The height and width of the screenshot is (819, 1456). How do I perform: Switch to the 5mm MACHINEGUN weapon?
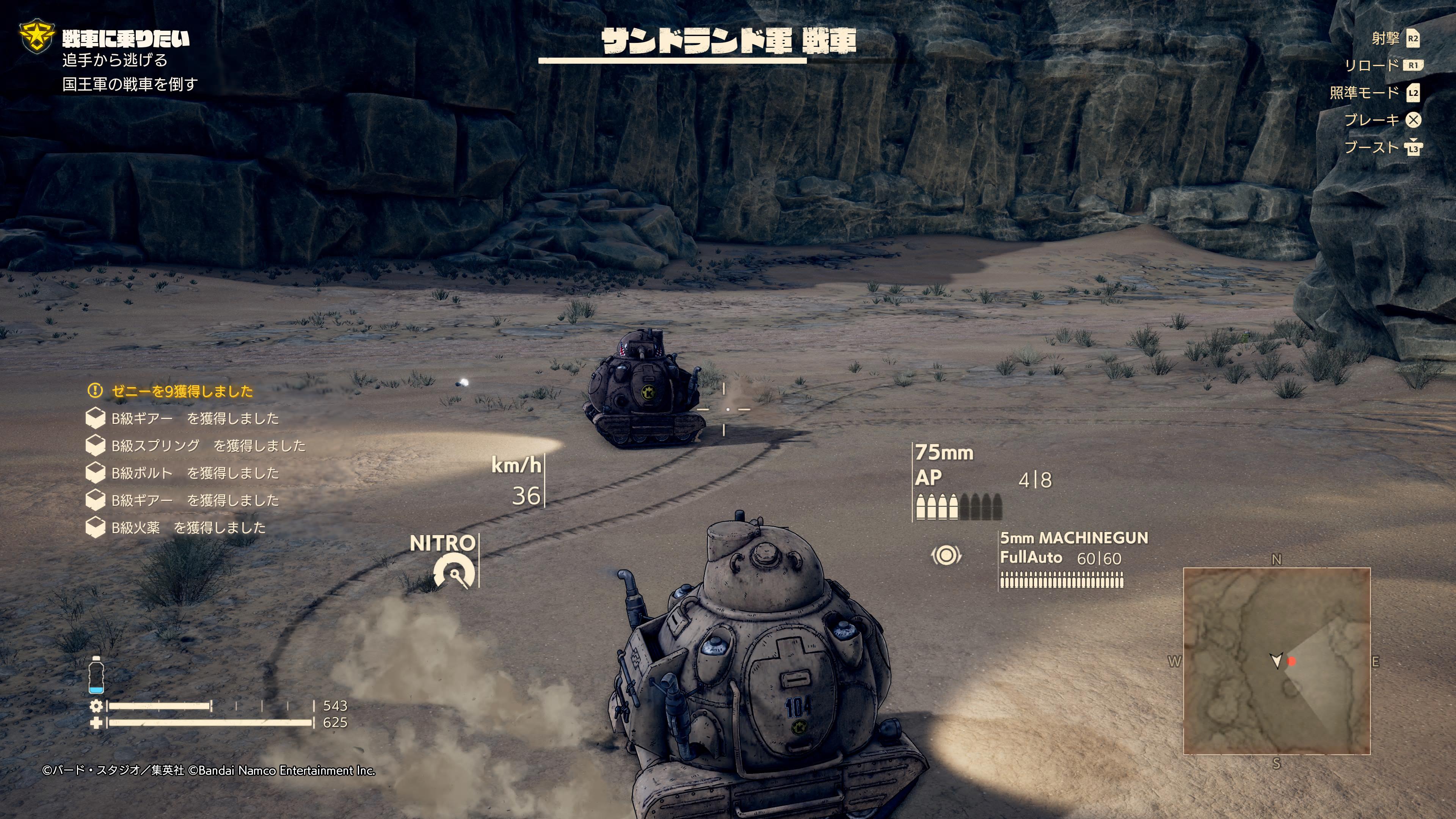pos(1073,538)
